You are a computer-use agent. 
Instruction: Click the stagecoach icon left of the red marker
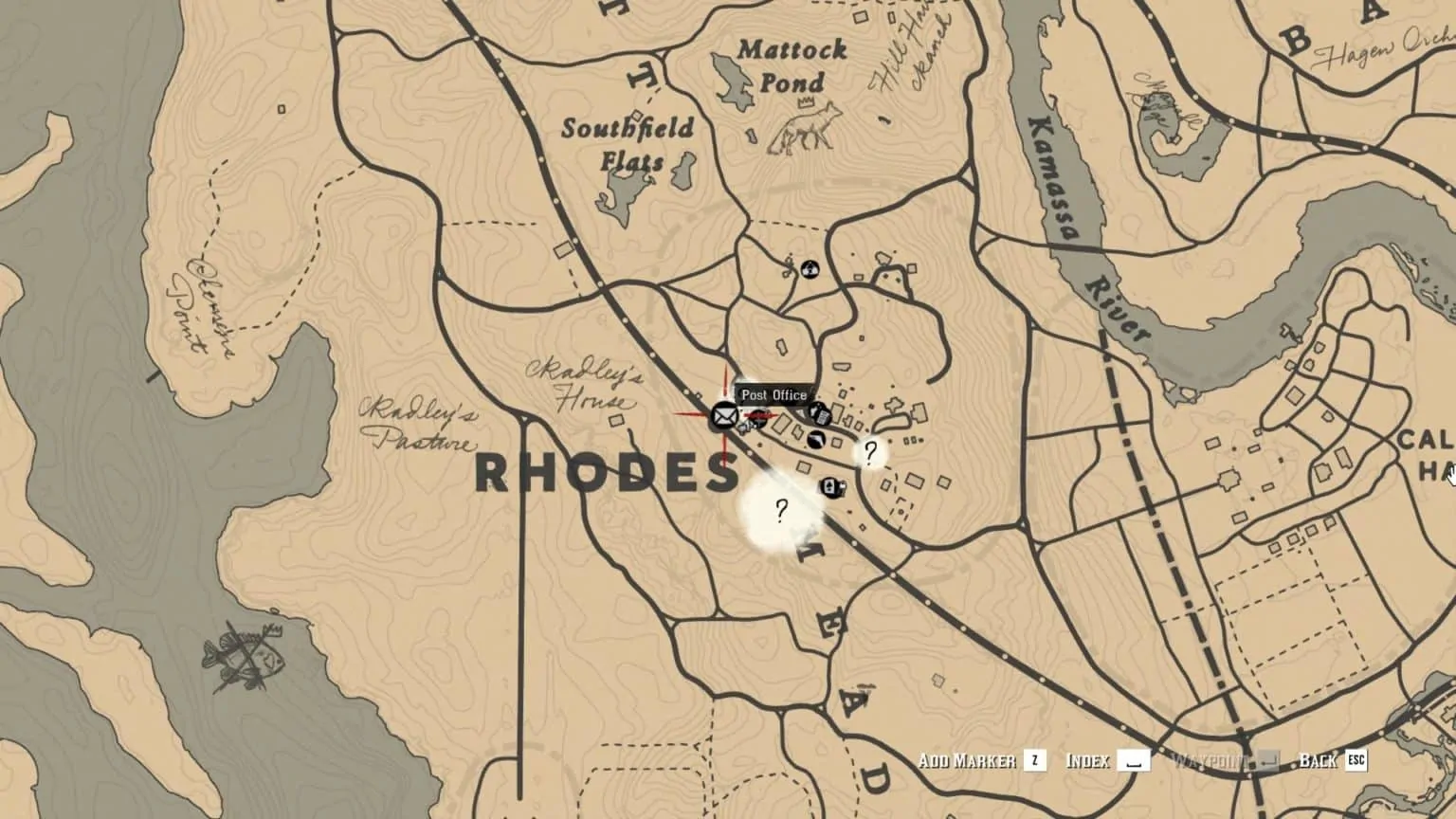(x=745, y=427)
